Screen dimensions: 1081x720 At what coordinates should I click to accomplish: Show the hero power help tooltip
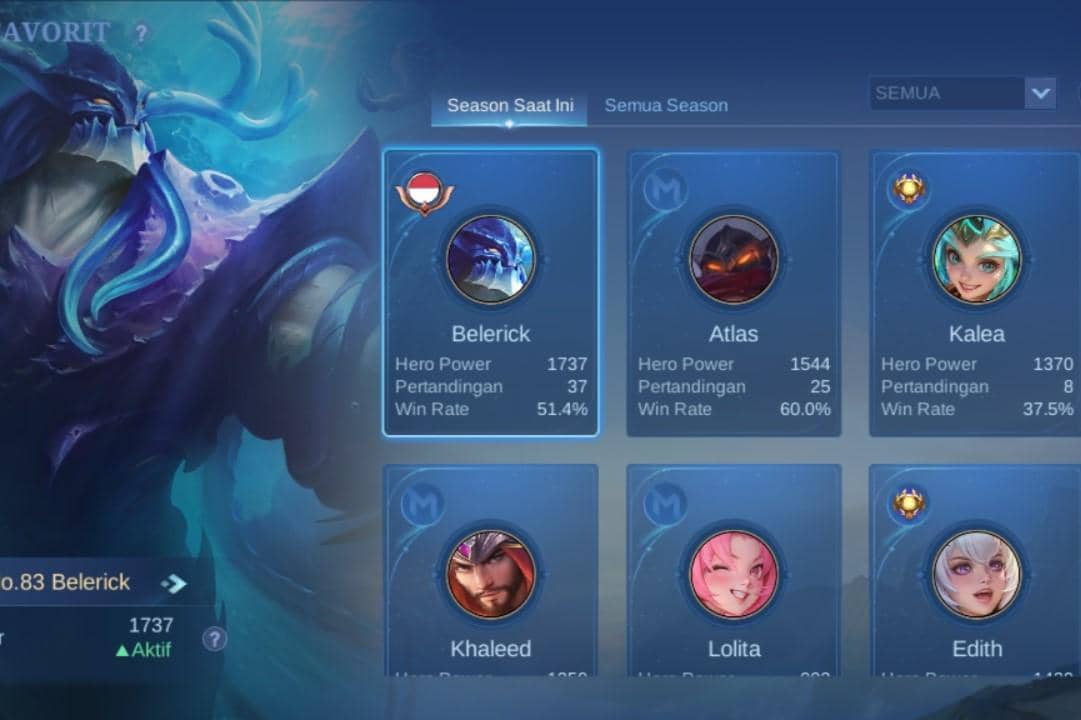pos(214,639)
